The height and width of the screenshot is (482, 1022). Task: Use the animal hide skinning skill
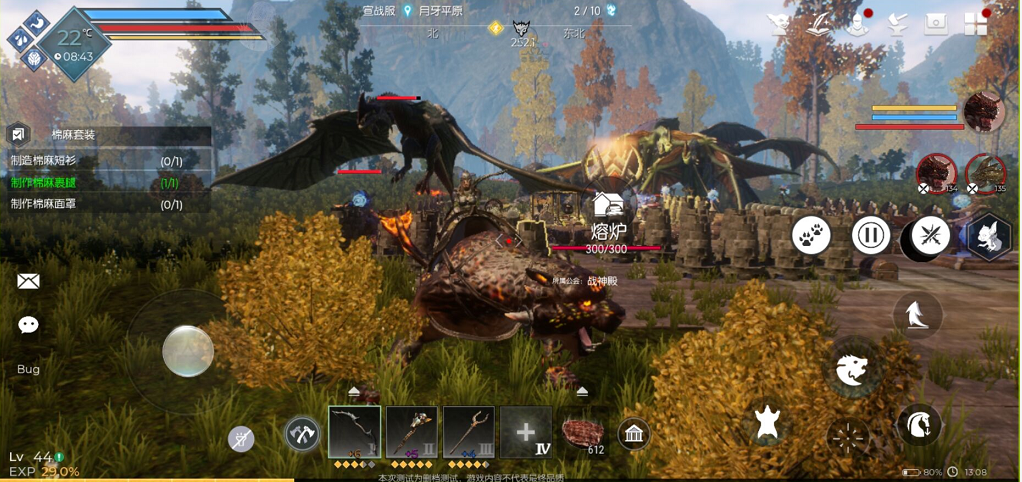coord(767,424)
